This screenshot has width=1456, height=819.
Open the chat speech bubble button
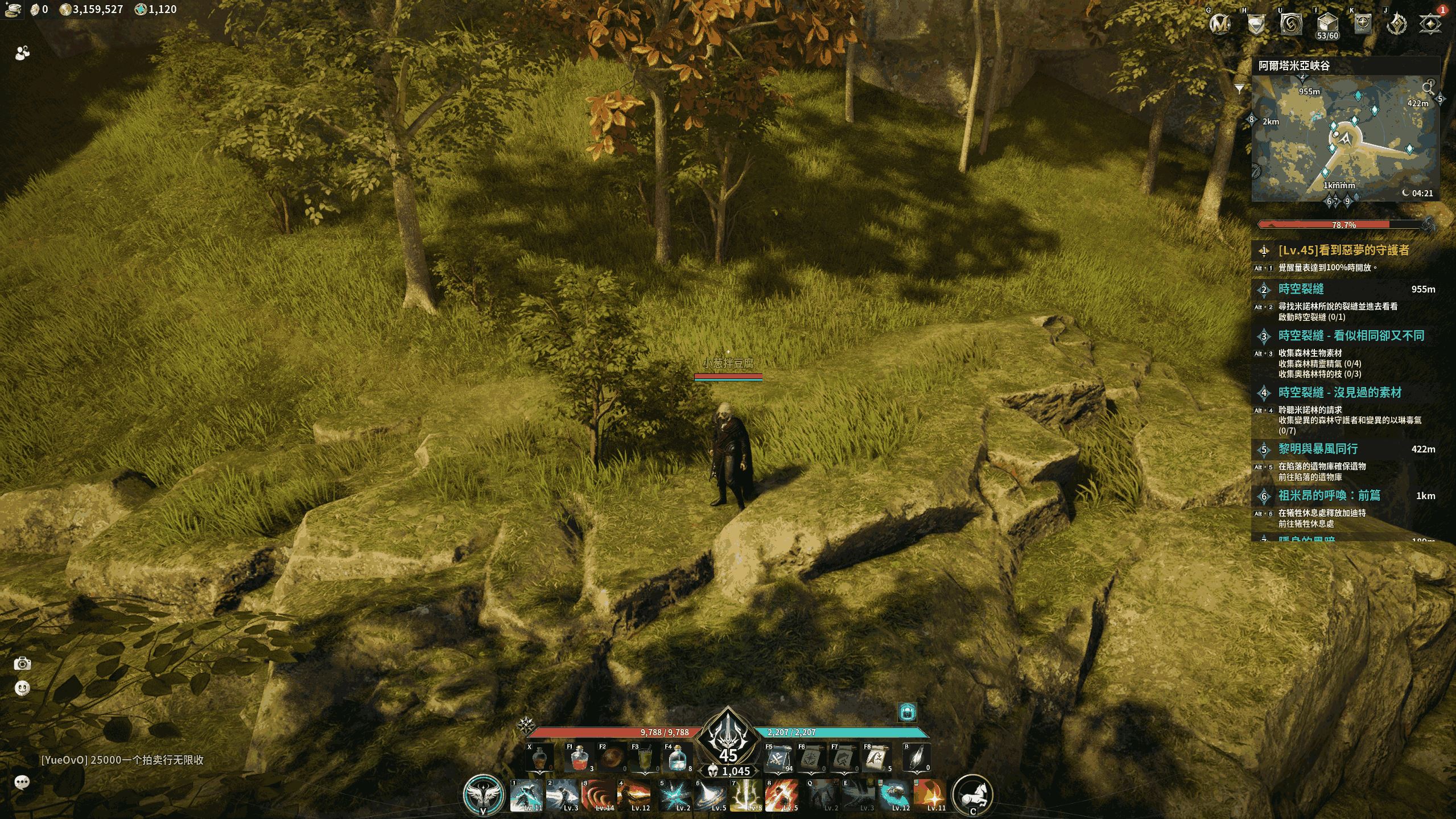pos(22,782)
